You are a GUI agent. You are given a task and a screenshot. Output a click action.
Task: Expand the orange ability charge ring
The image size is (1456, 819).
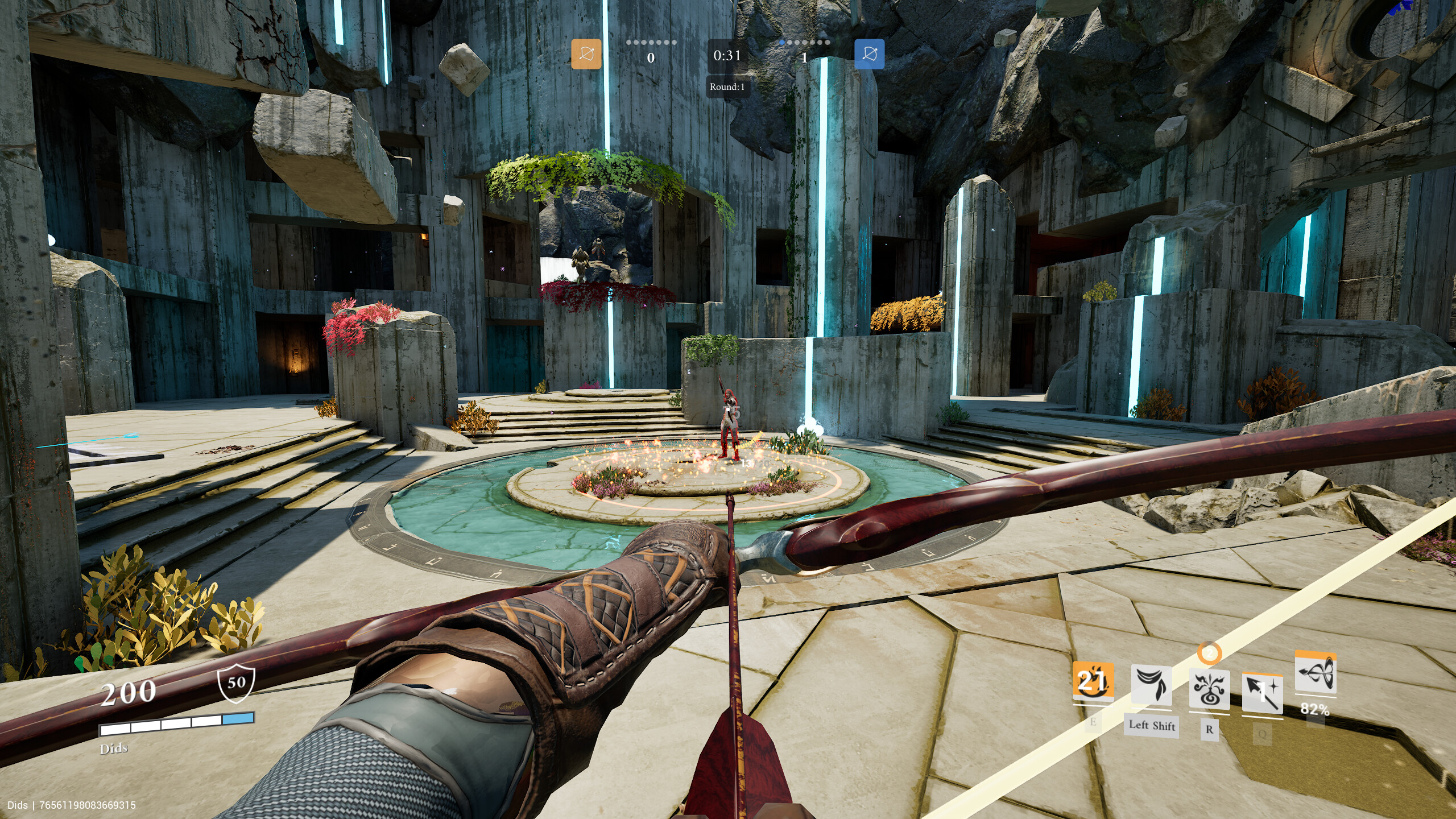click(1209, 652)
